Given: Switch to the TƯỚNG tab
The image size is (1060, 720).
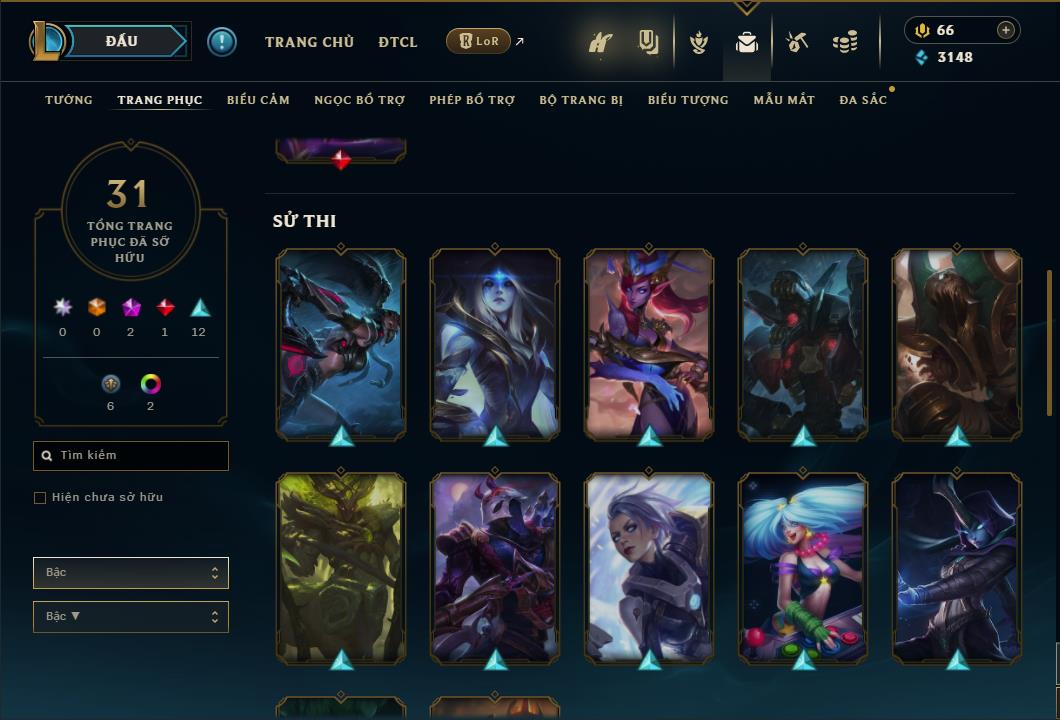Looking at the screenshot, I should [x=69, y=100].
